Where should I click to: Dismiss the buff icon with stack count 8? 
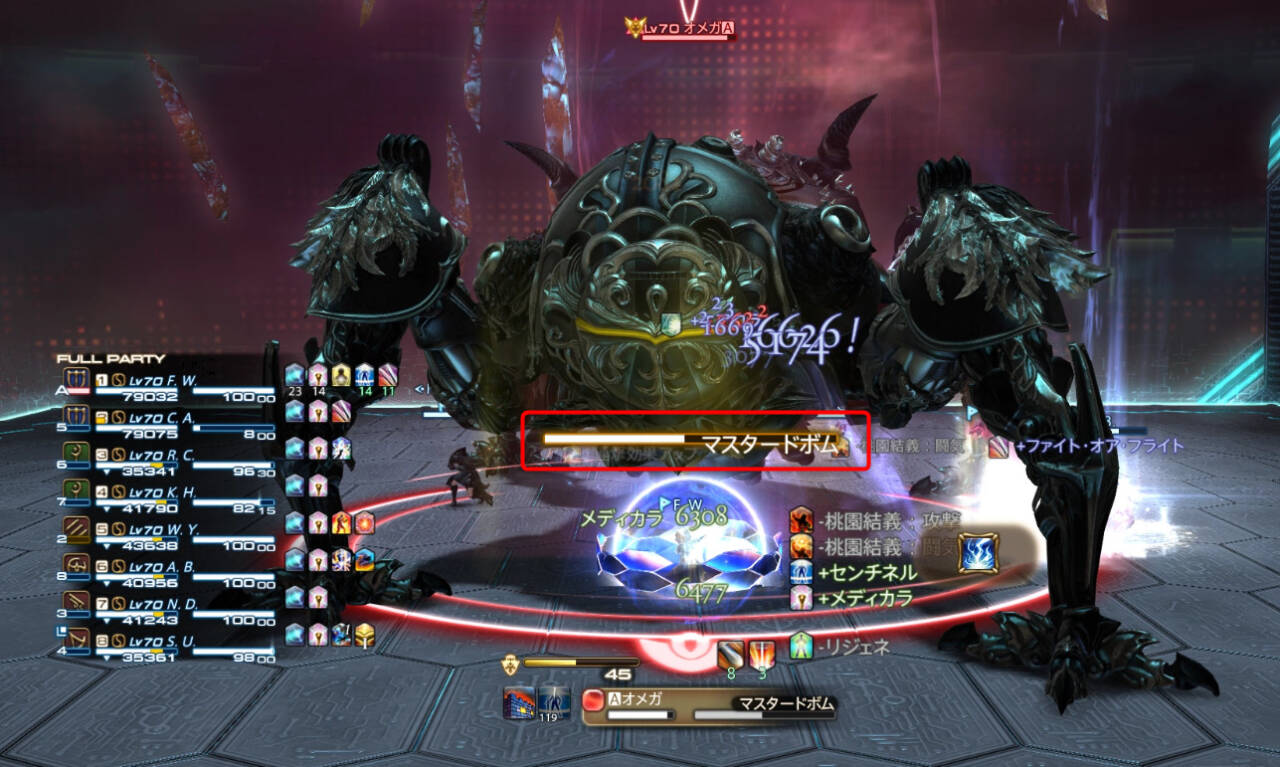click(730, 652)
